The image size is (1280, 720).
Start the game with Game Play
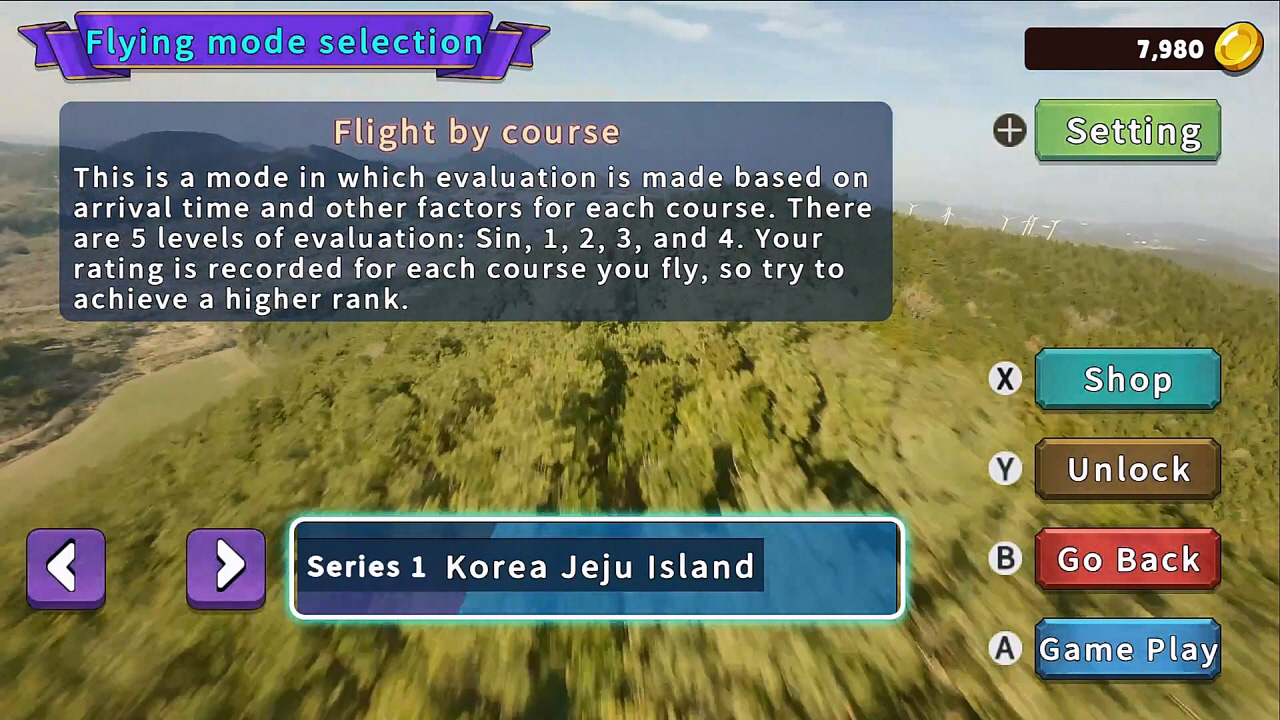(1128, 649)
